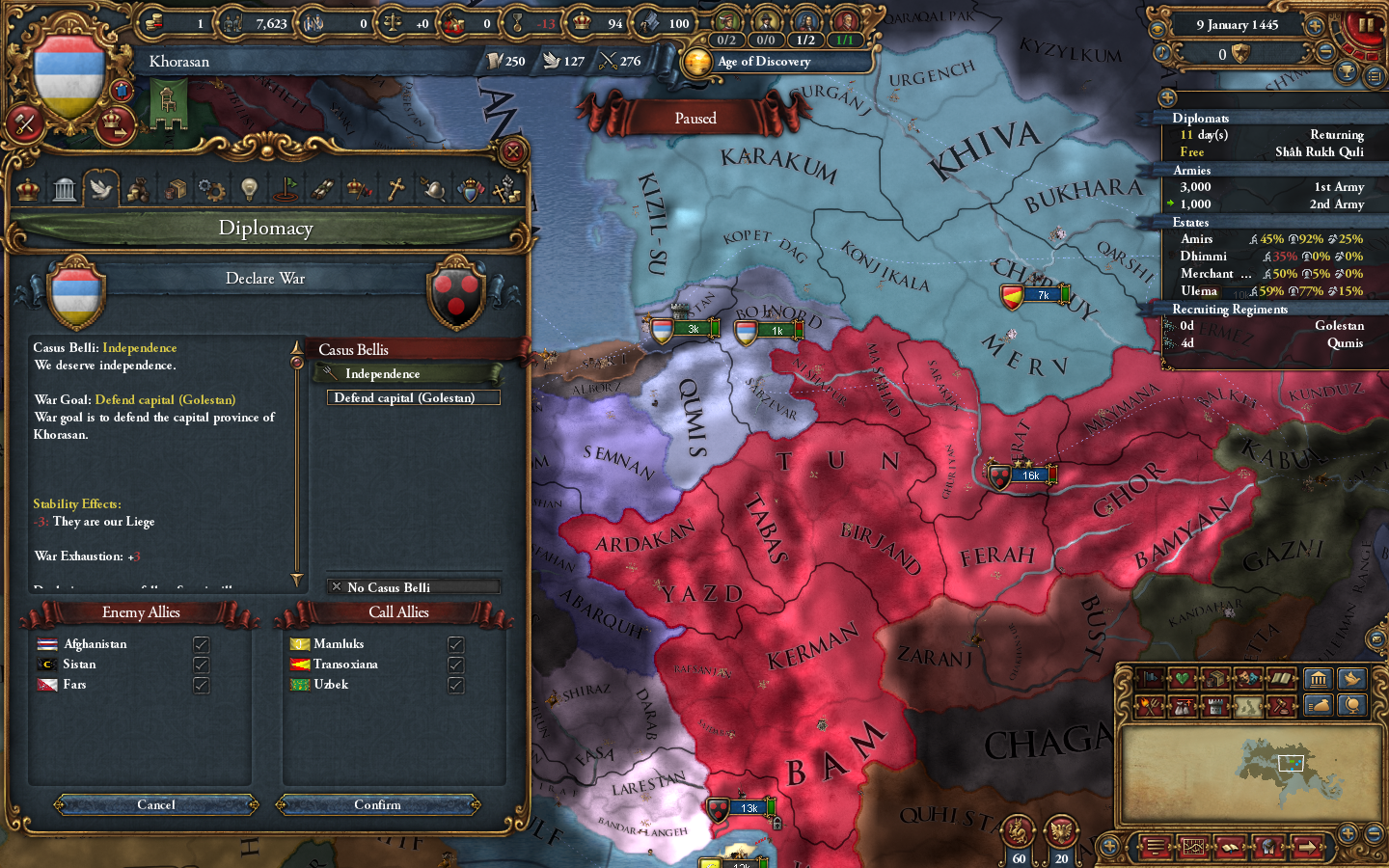Toggle the Uzbek ally call checkbox
The height and width of the screenshot is (868, 1389).
455,685
